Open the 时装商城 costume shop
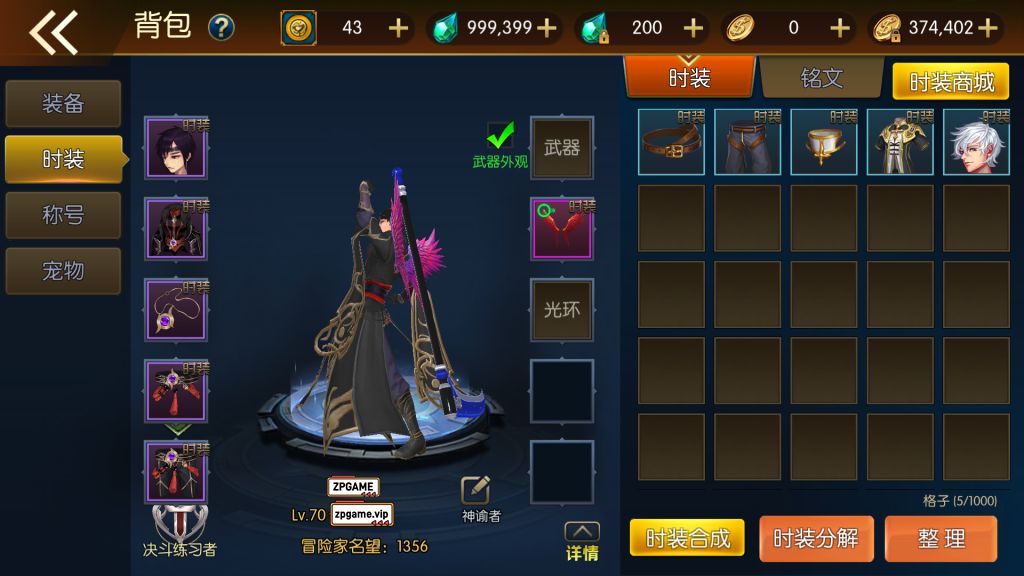1024x576 pixels. (951, 82)
